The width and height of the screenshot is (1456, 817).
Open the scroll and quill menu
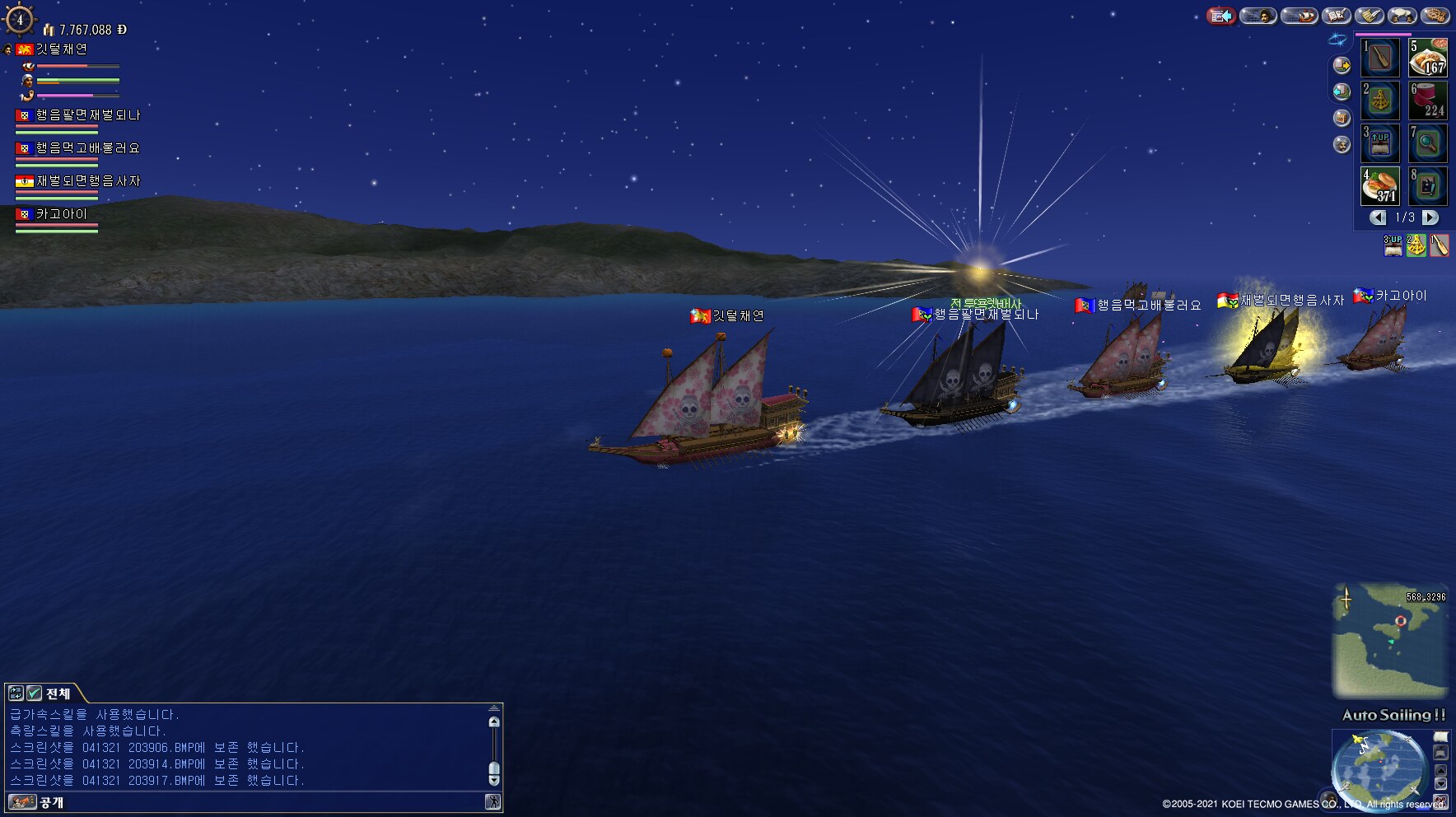pos(1369,16)
